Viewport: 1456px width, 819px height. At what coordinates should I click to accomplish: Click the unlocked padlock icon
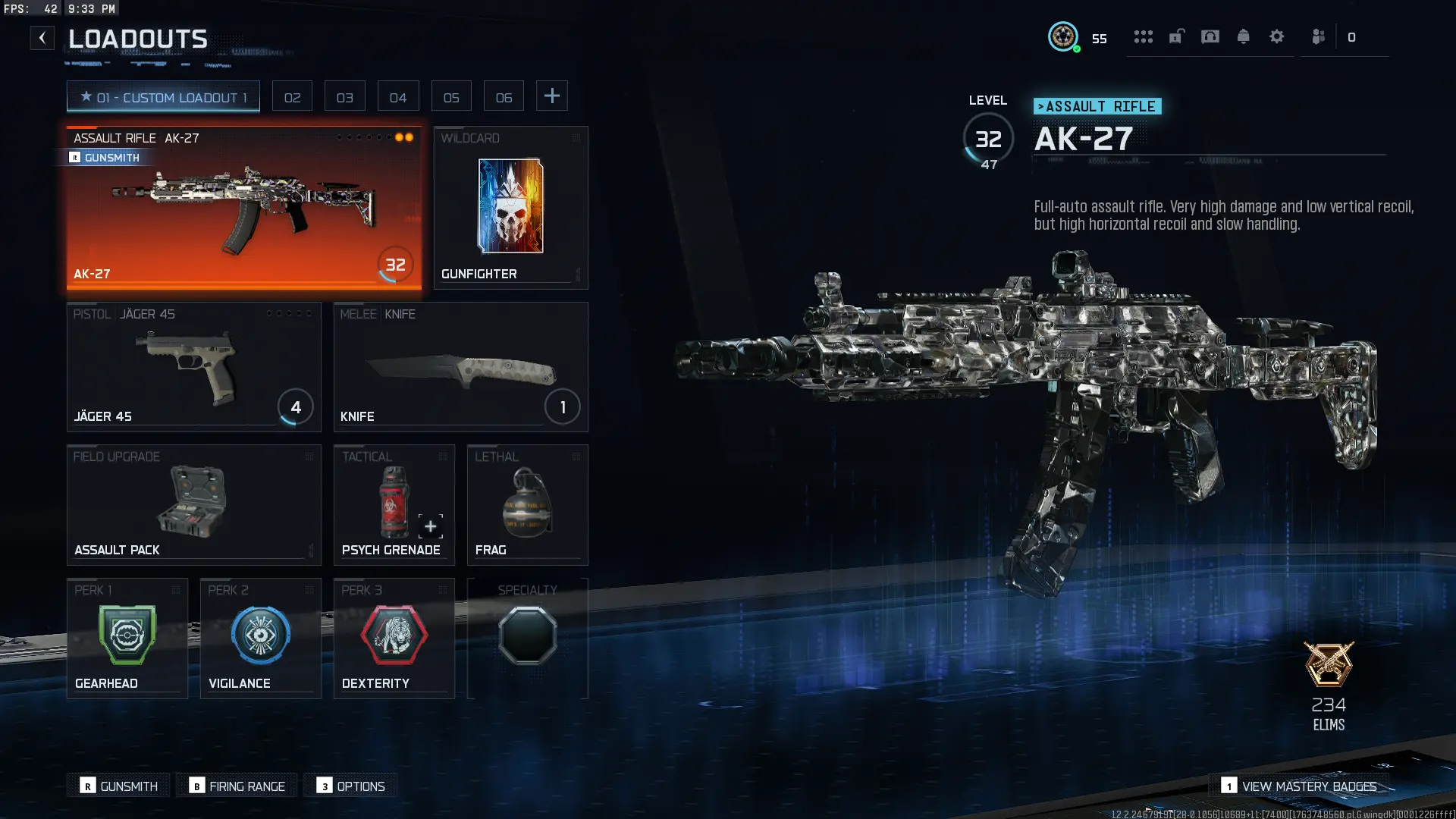(x=1176, y=36)
